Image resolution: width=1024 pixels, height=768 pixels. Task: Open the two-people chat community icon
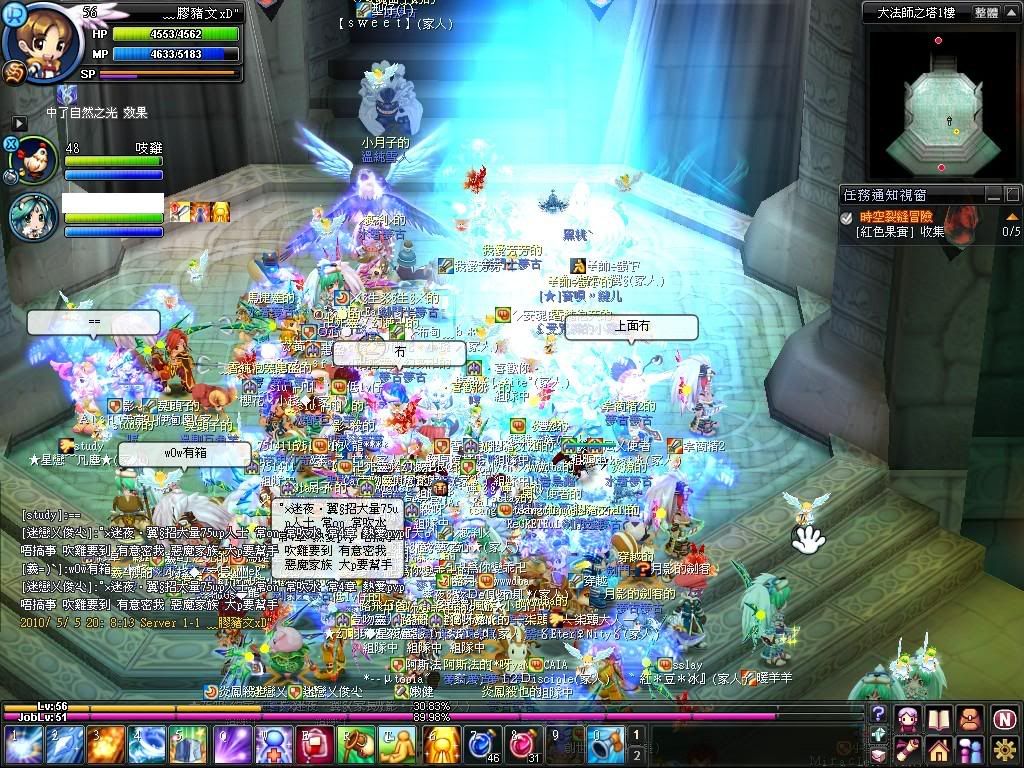971,748
